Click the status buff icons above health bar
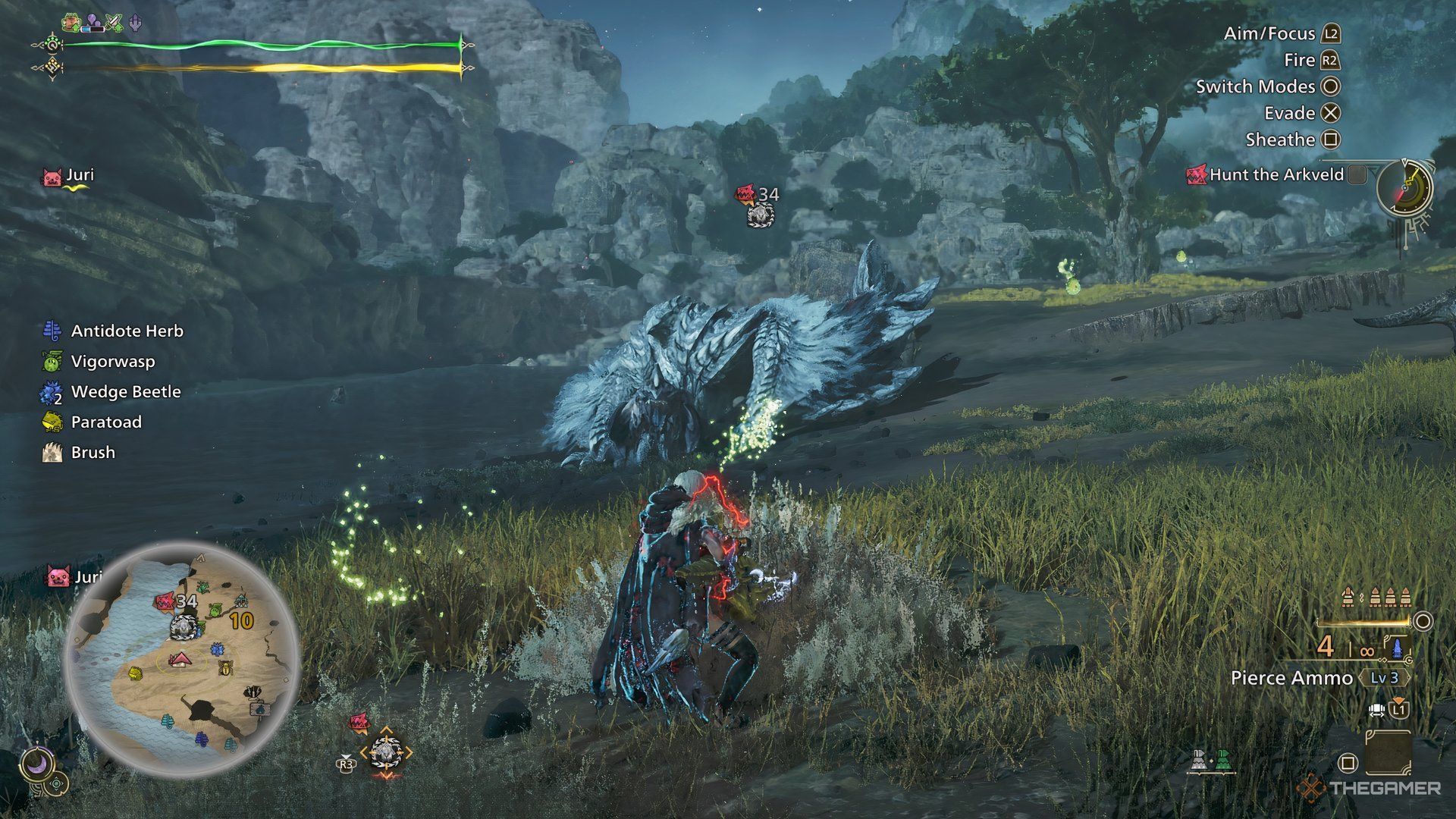The image size is (1456, 819). click(102, 23)
